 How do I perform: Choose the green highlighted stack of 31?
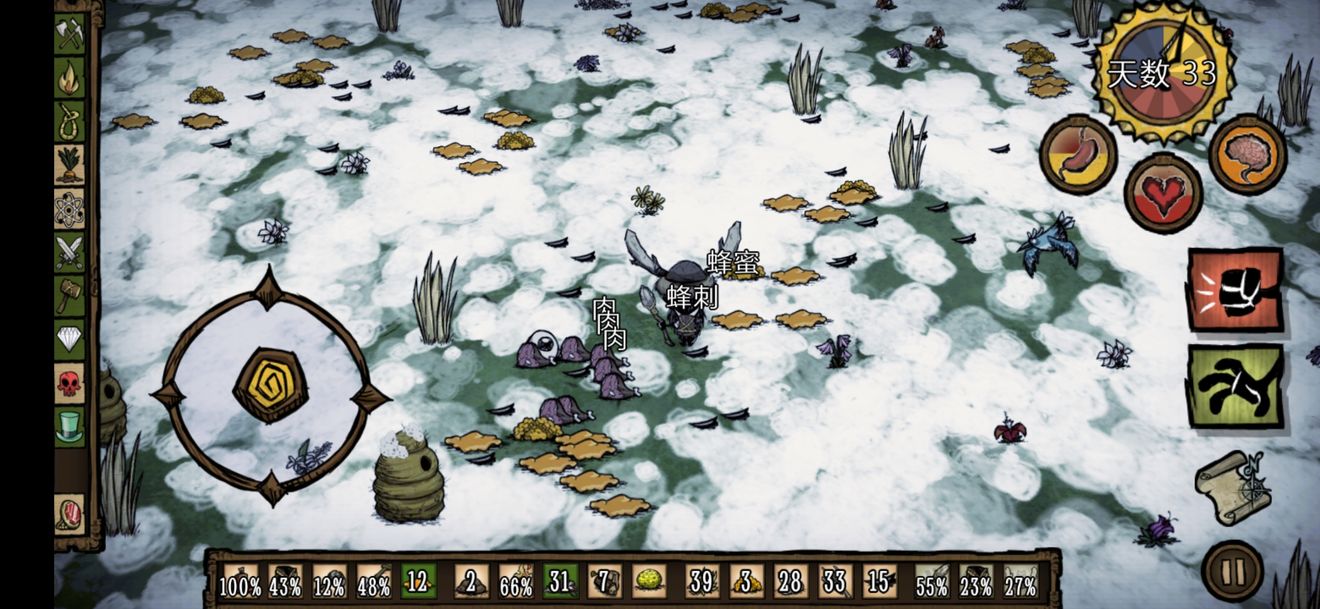pyautogui.click(x=560, y=580)
